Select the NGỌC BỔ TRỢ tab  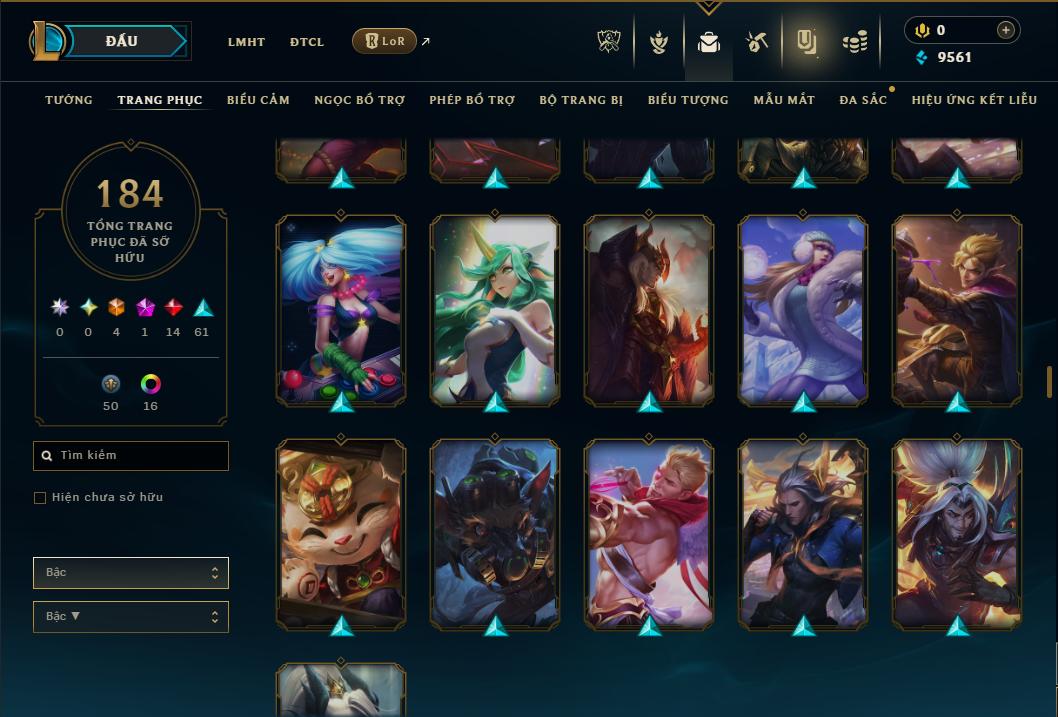[x=359, y=100]
